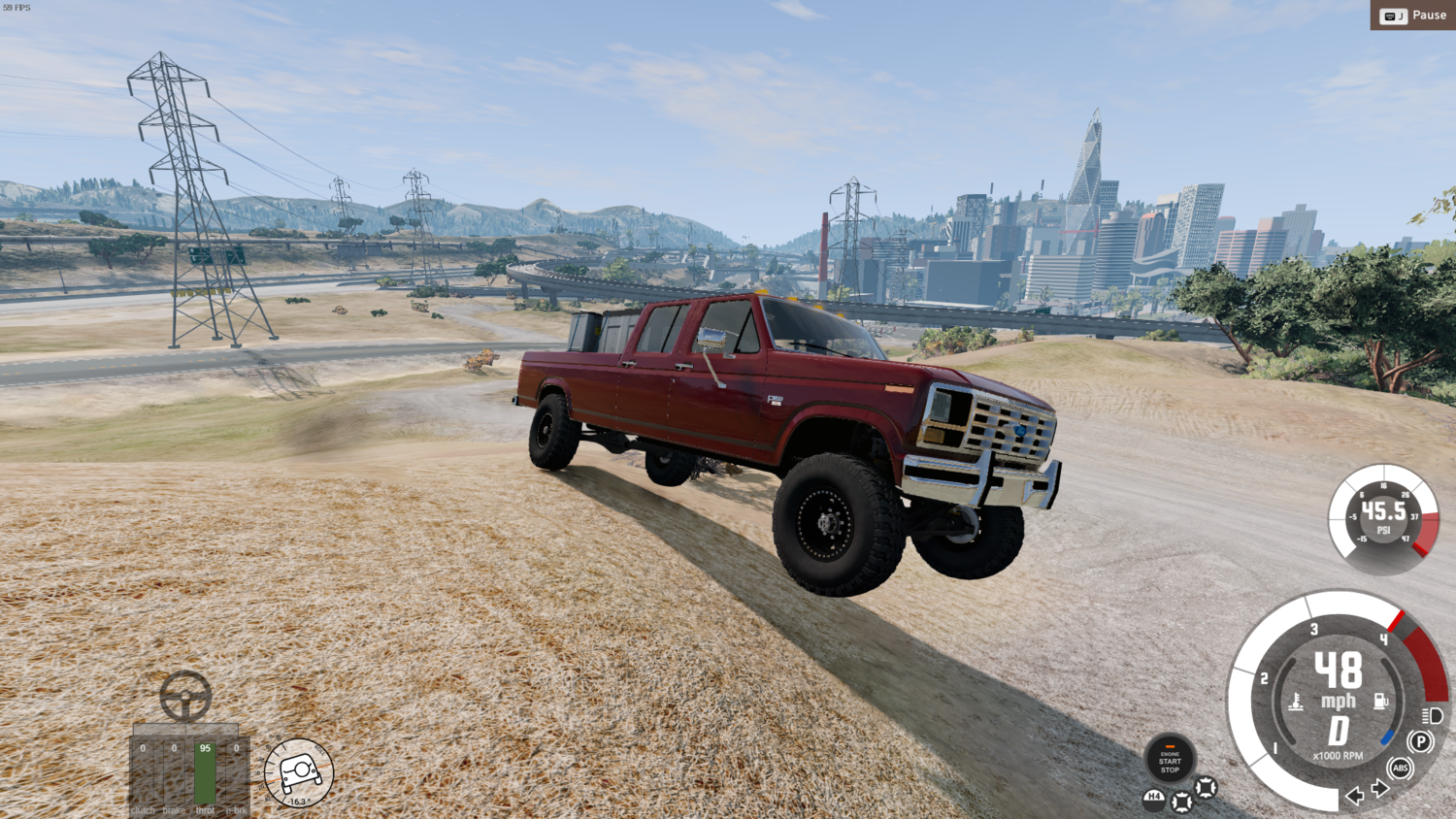This screenshot has width=1456, height=819.
Task: Click the J key badge beside Pause
Action: (1394, 16)
